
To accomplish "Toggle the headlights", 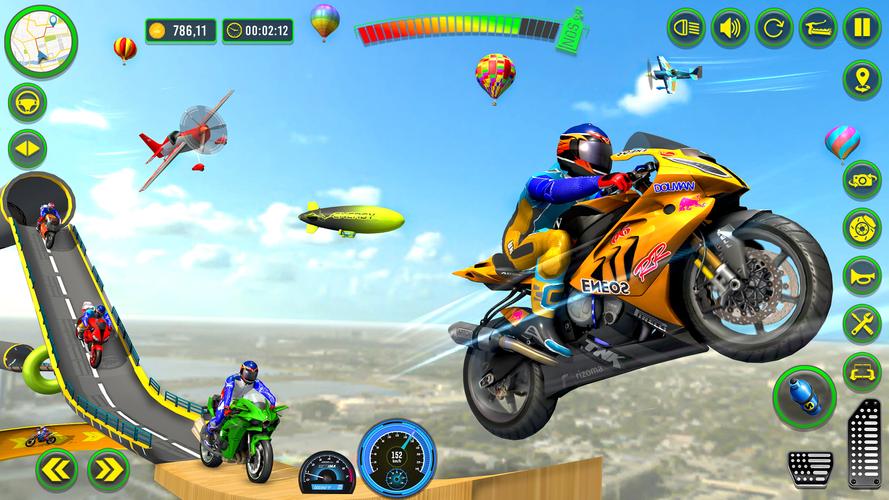I will pyautogui.click(x=686, y=27).
